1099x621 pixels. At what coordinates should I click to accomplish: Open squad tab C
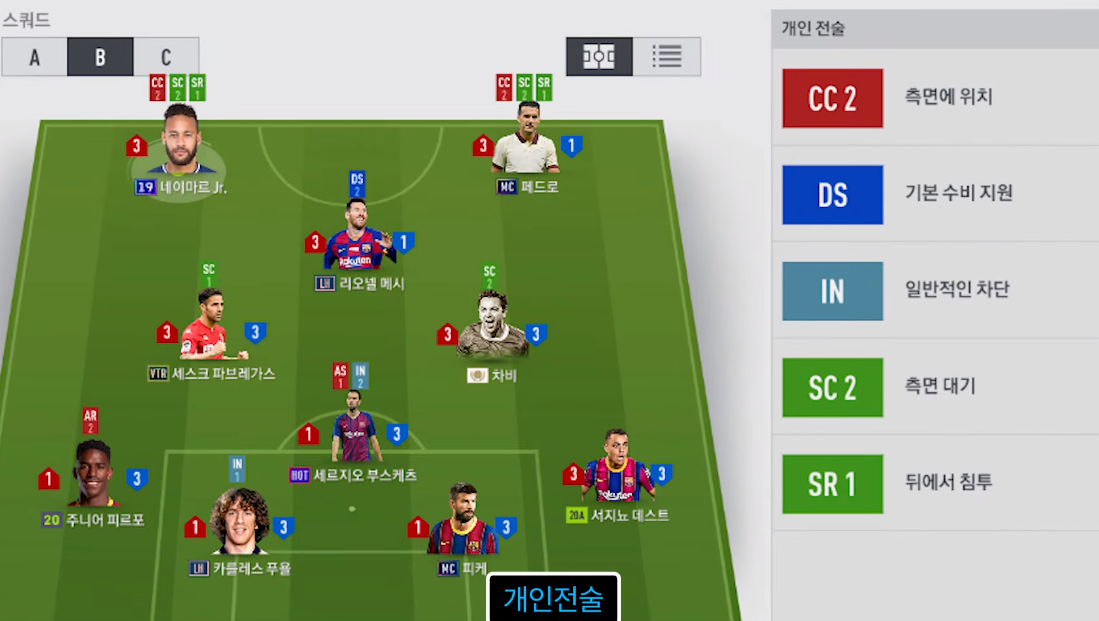tap(166, 57)
